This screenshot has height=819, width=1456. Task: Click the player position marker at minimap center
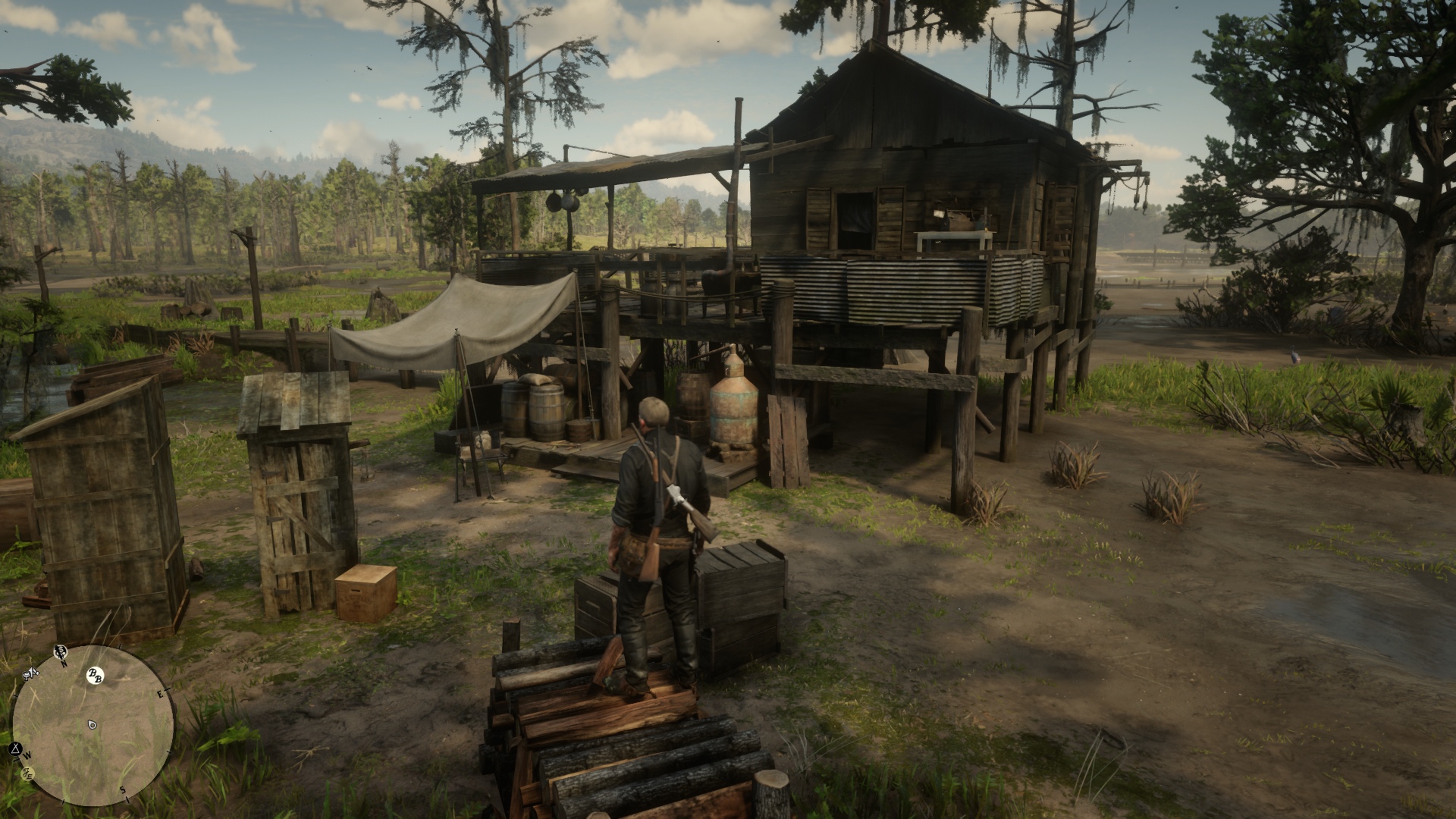coord(91,724)
